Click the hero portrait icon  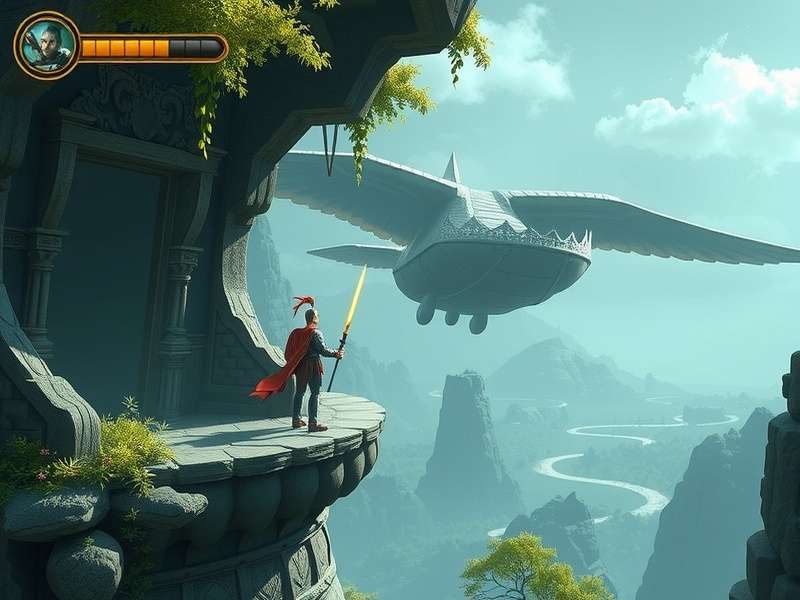[x=47, y=45]
